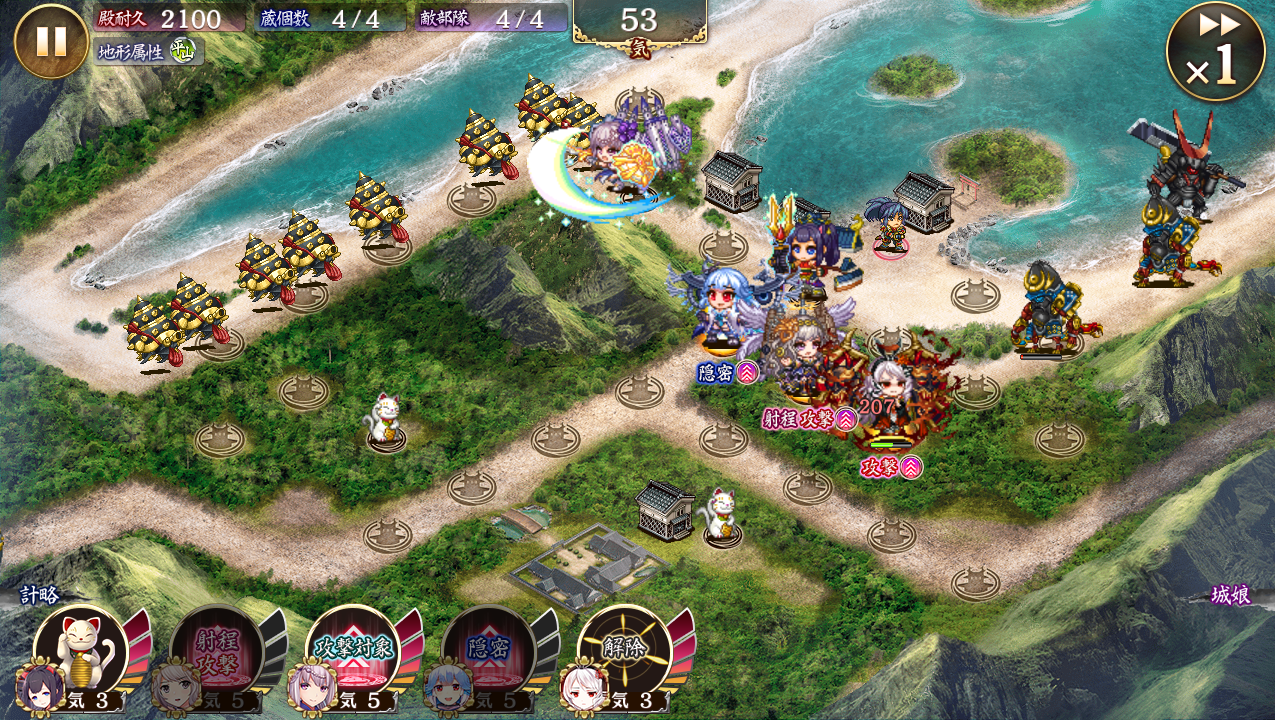This screenshot has height=720, width=1275.
Task: Activate the 攻撃対象 stratagem
Action: coord(353,650)
